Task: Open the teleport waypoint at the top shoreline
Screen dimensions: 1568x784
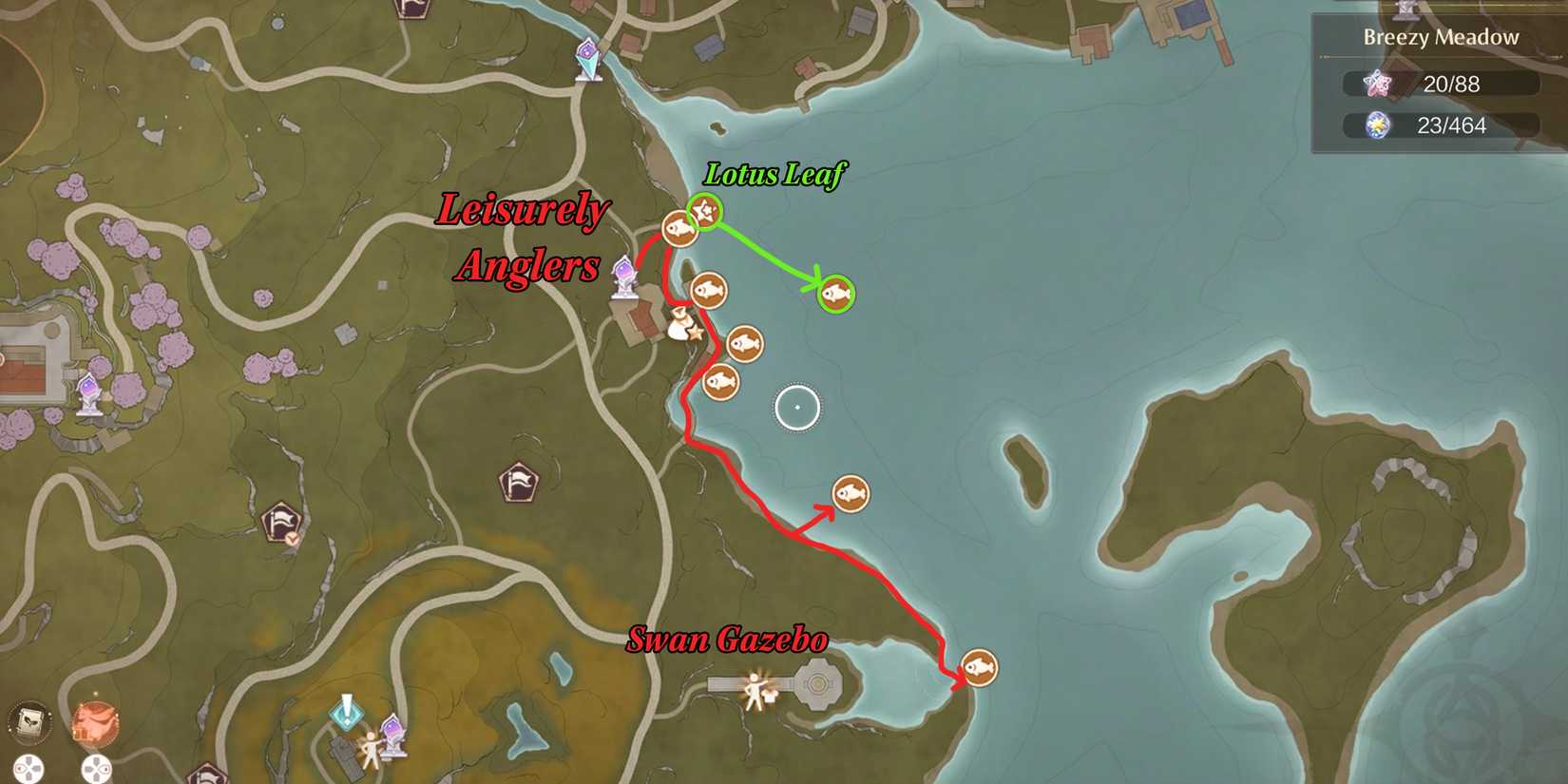Action: [x=589, y=59]
